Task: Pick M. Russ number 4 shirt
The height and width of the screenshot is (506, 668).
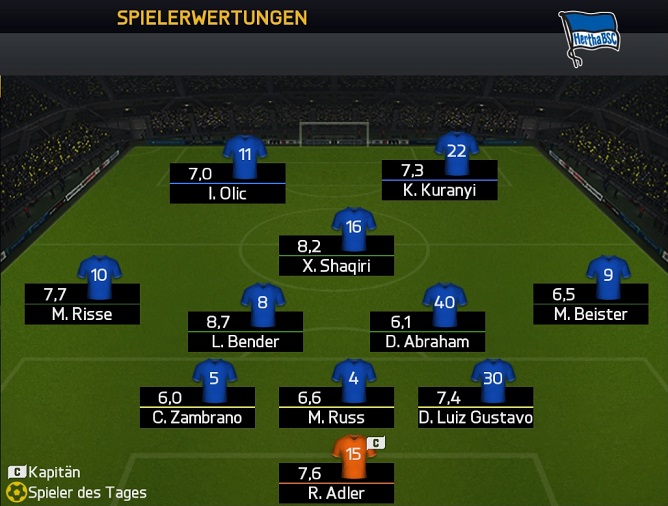Action: click(353, 379)
